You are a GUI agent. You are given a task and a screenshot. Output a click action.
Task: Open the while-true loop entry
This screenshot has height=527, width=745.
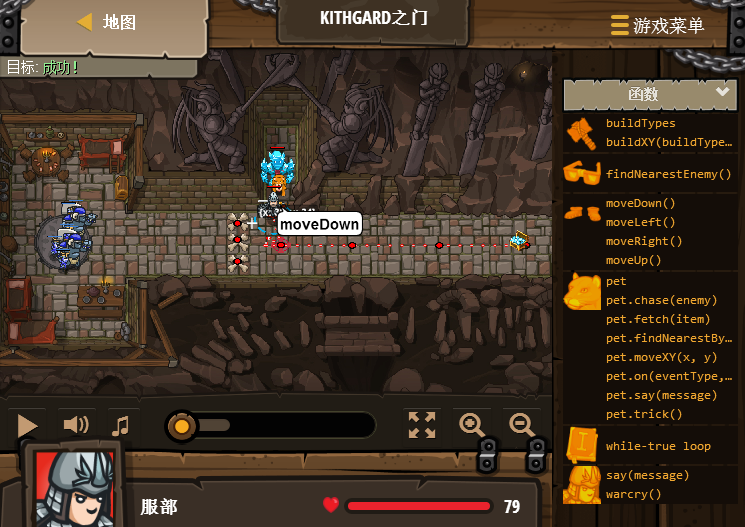(658, 446)
